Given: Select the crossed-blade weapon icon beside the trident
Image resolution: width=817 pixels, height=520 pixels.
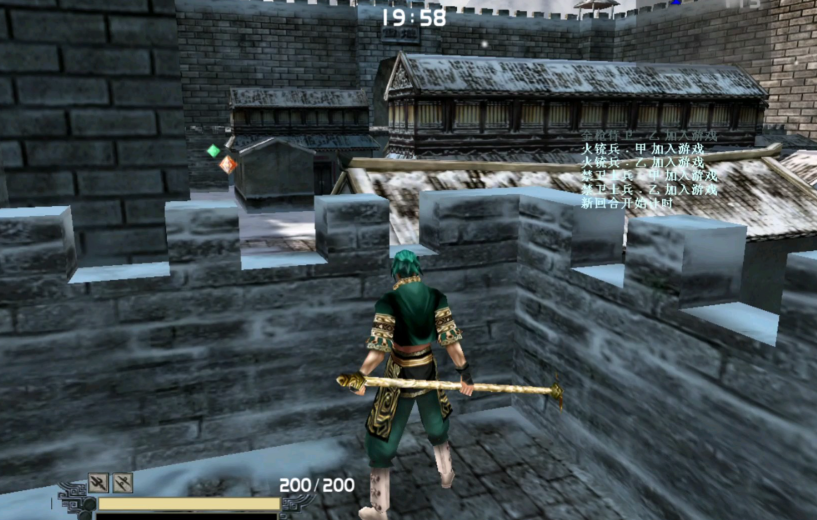Looking at the screenshot, I should pyautogui.click(x=123, y=483).
